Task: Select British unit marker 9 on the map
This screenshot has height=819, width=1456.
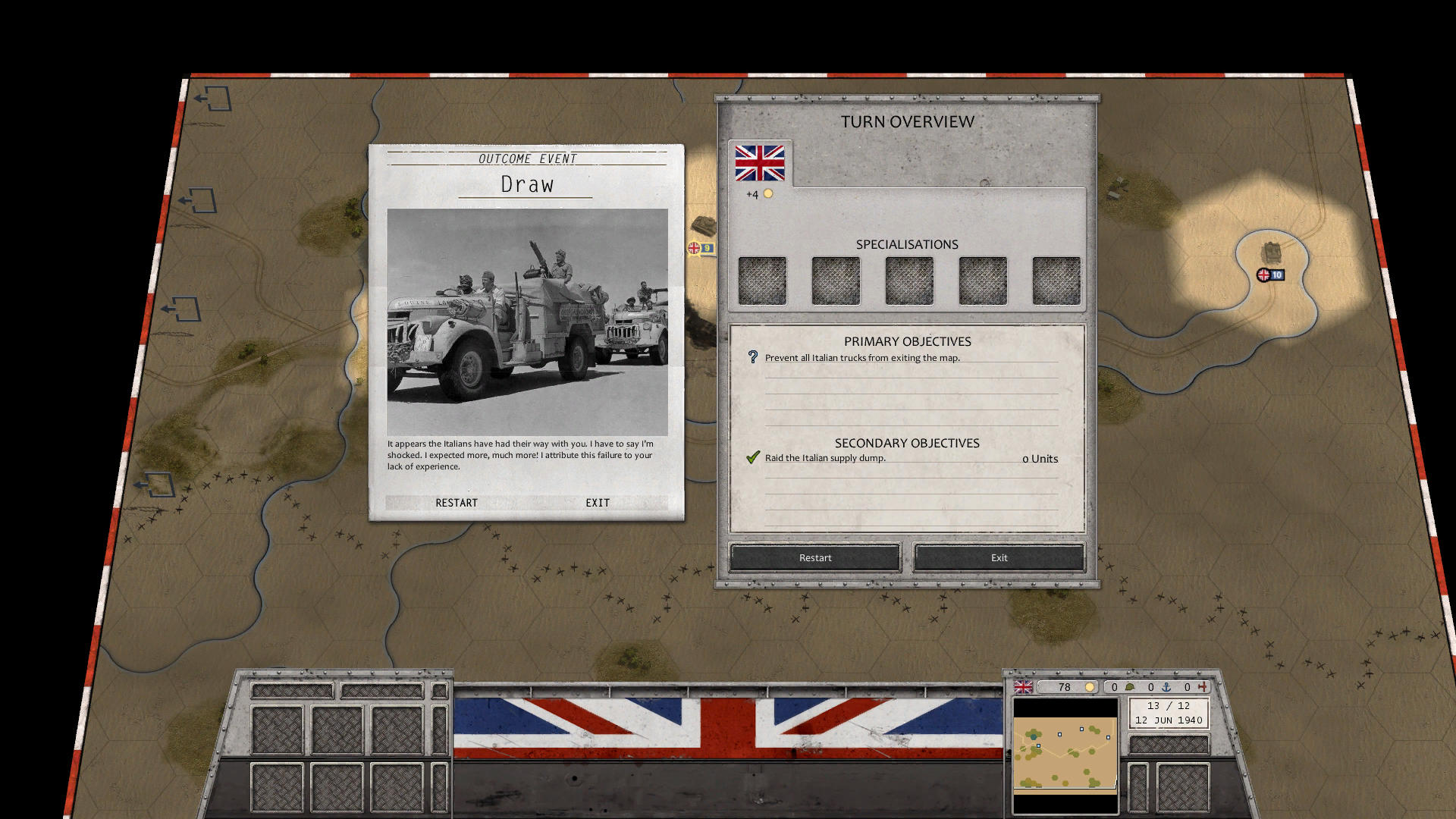Action: pos(699,246)
